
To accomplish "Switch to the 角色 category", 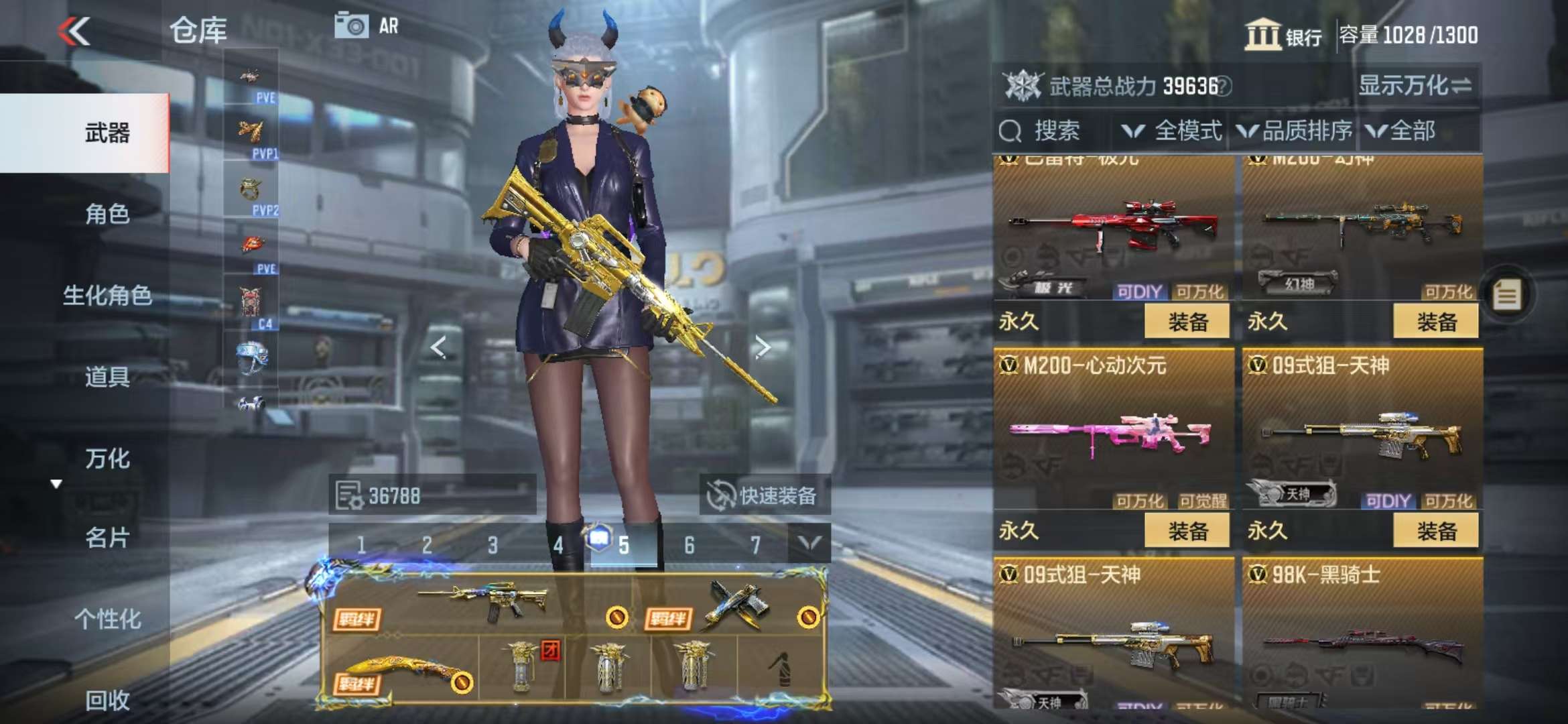I will 107,214.
